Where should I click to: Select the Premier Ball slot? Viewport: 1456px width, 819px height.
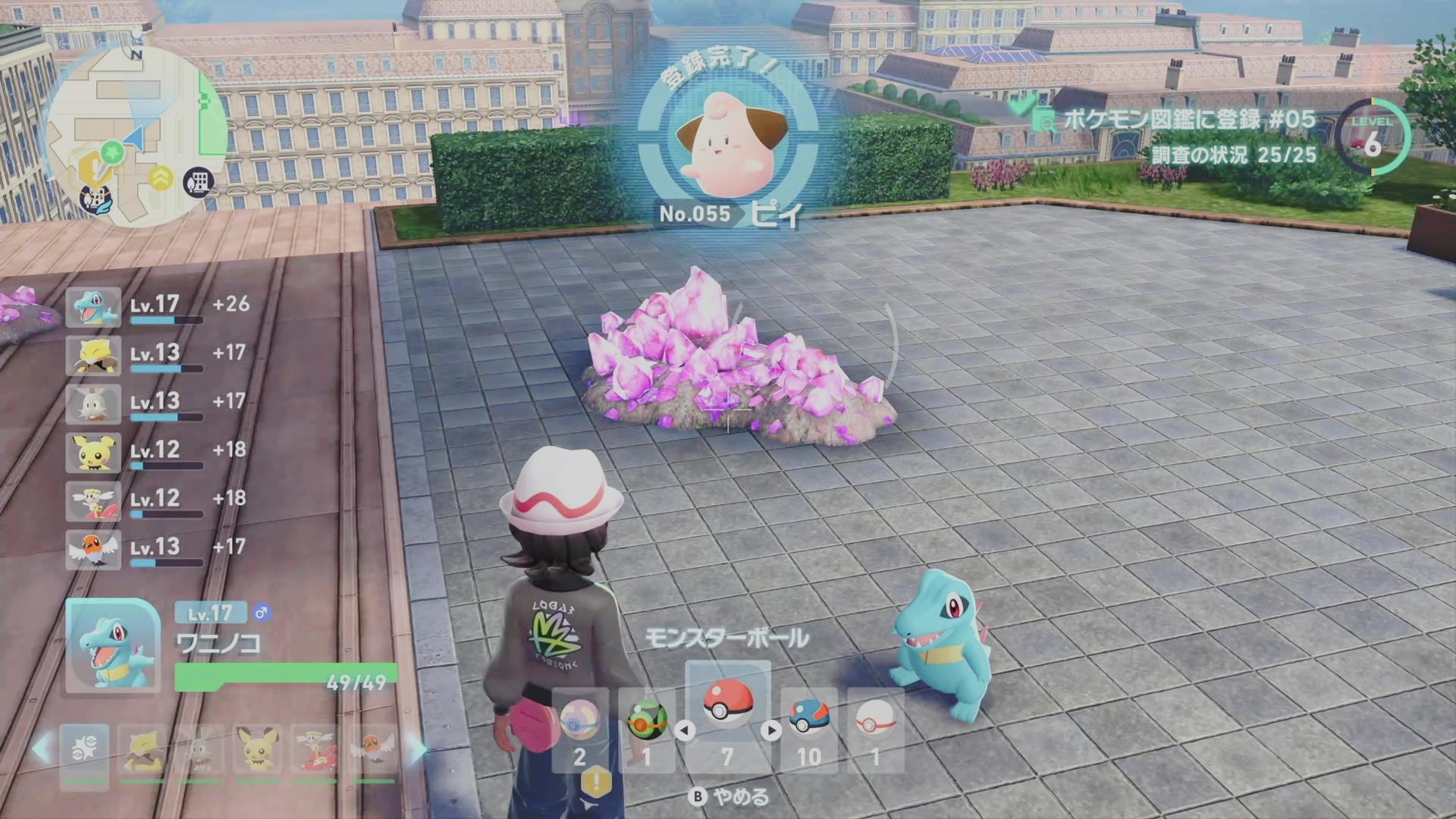[875, 723]
